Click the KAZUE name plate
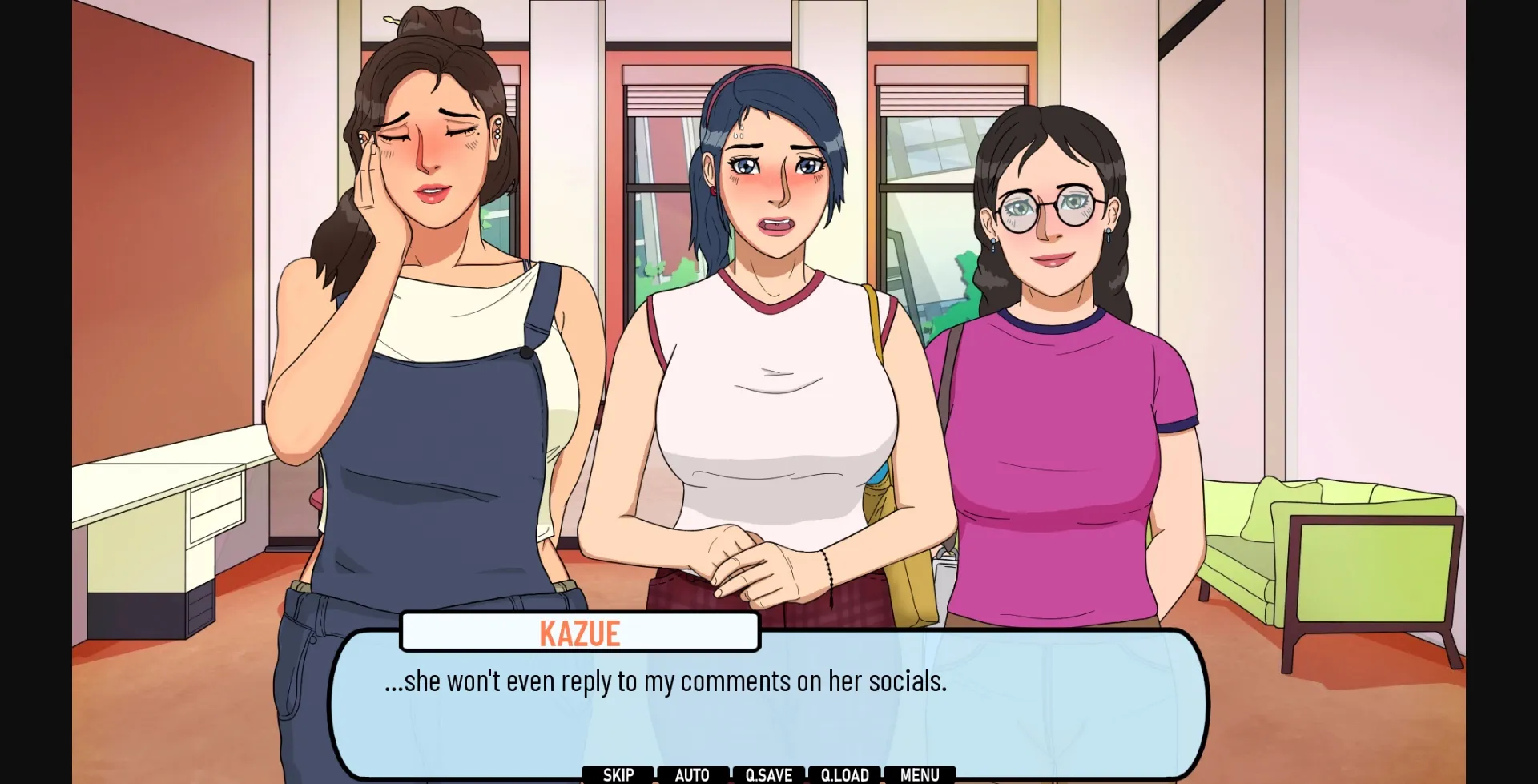This screenshot has height=784, width=1538. pos(580,632)
